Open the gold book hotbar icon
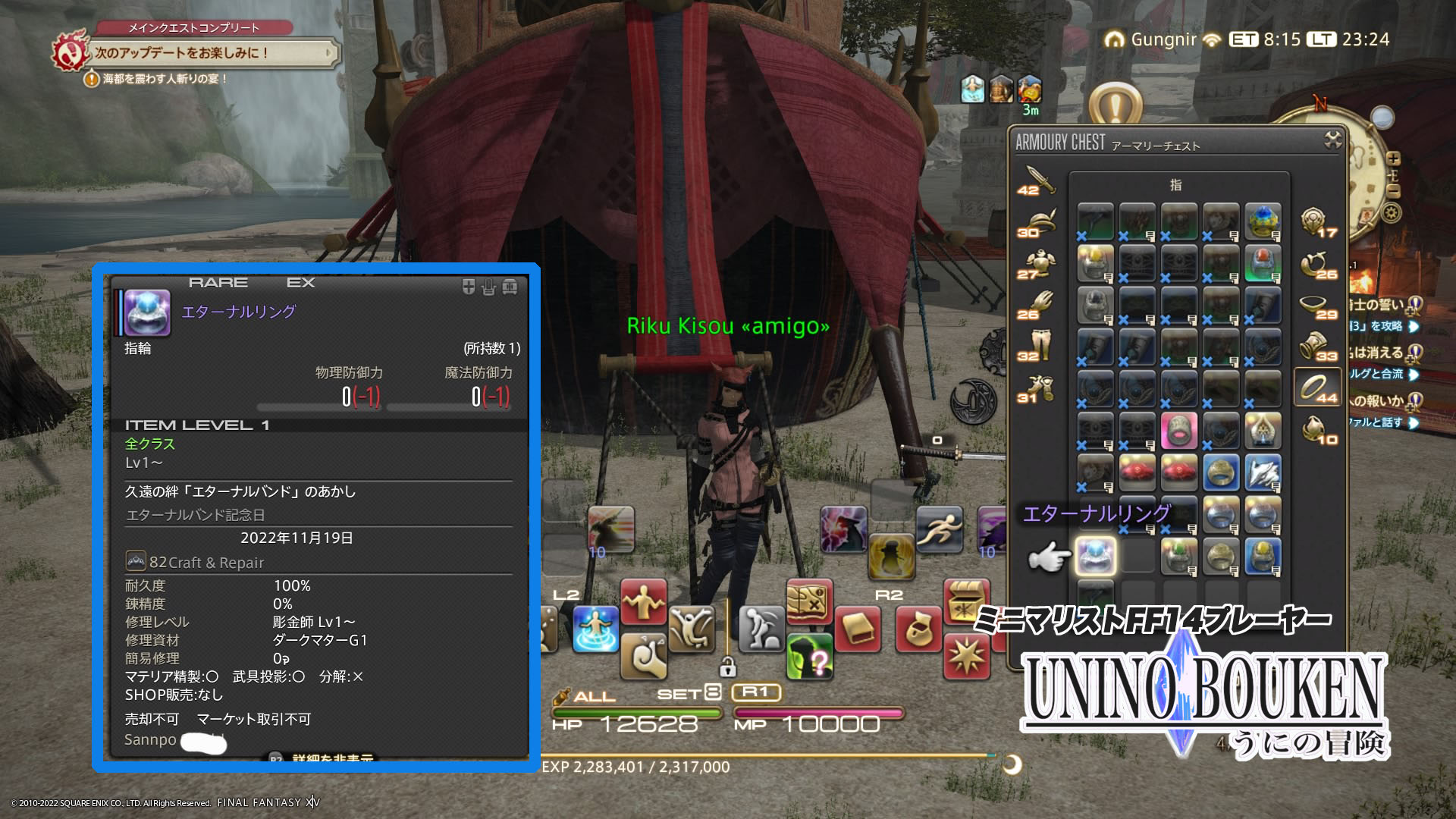 (858, 629)
